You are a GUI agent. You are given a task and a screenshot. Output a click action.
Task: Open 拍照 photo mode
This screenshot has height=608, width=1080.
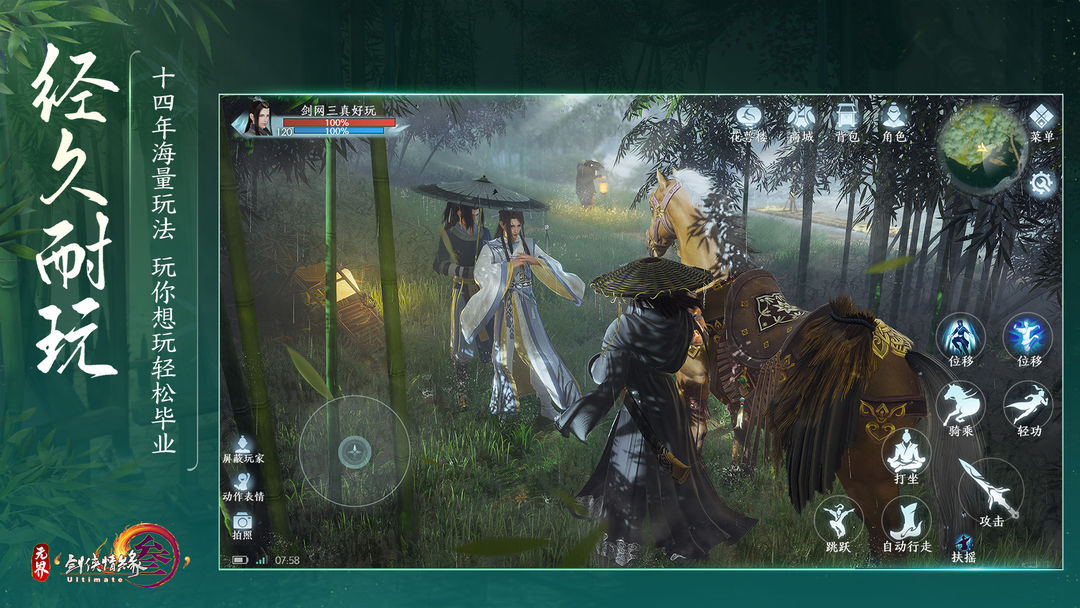tap(242, 523)
